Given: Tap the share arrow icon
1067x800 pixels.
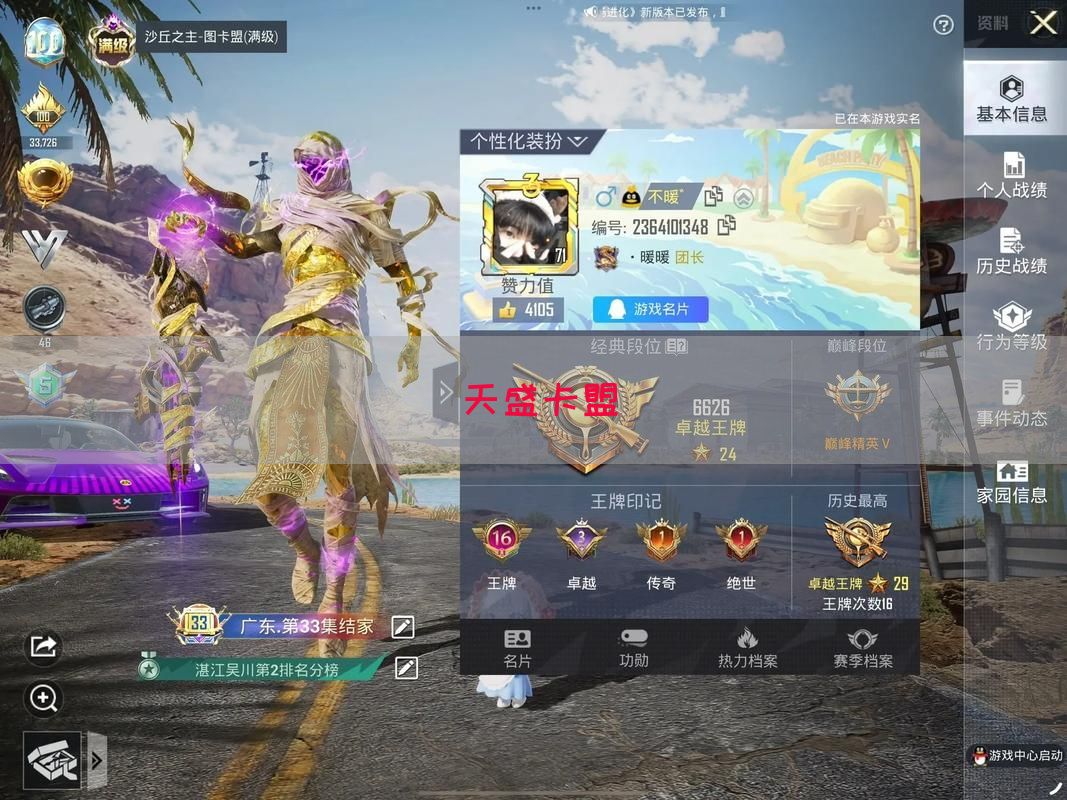Looking at the screenshot, I should coord(43,647).
